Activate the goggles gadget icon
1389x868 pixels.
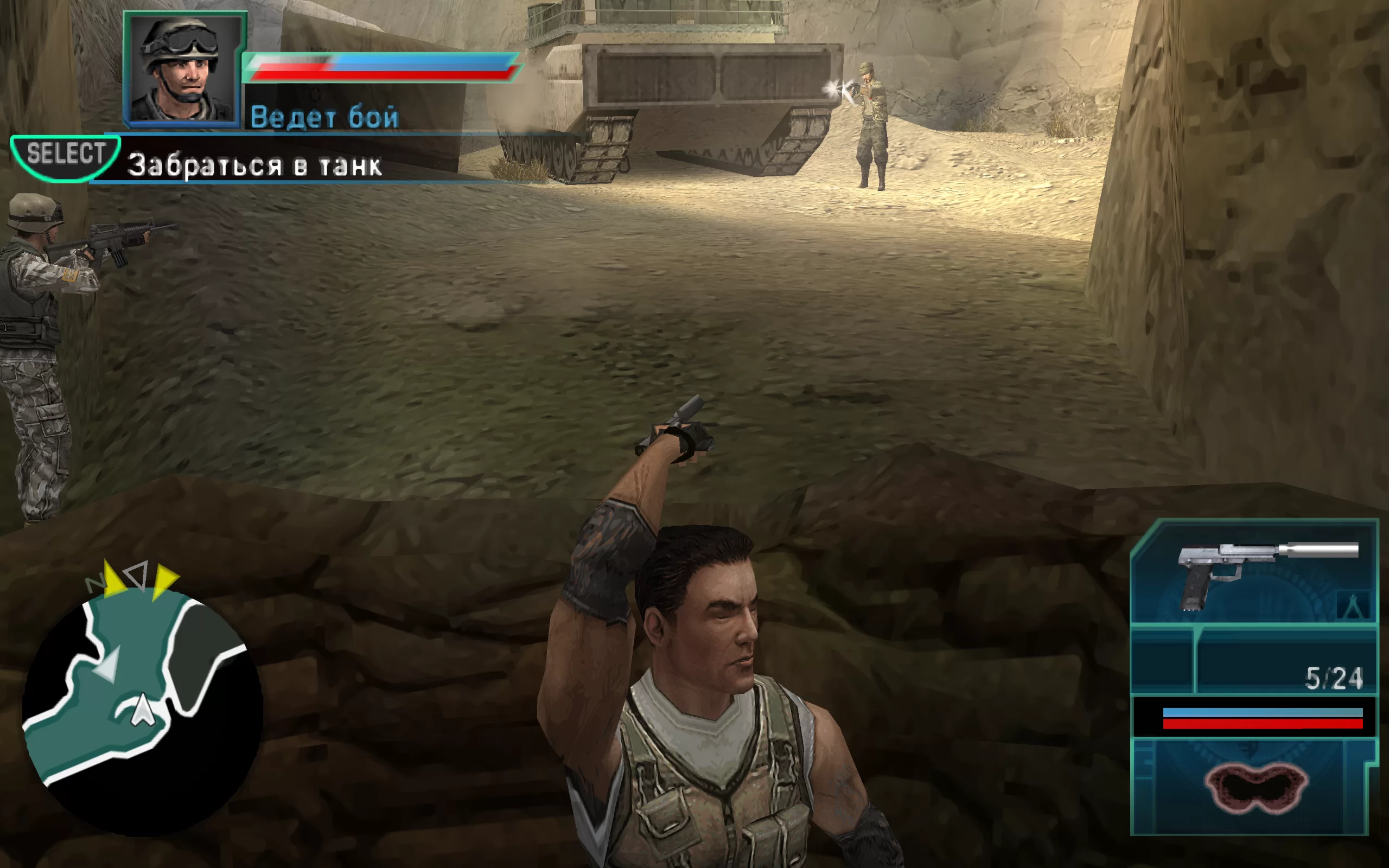1256,788
